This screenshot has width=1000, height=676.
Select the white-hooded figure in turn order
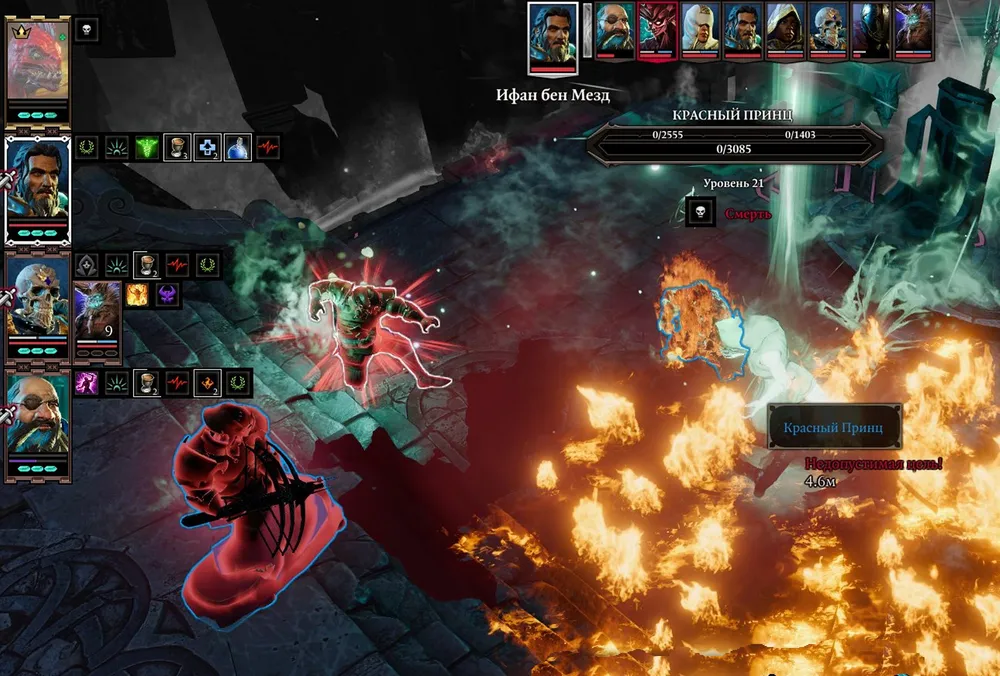click(701, 27)
